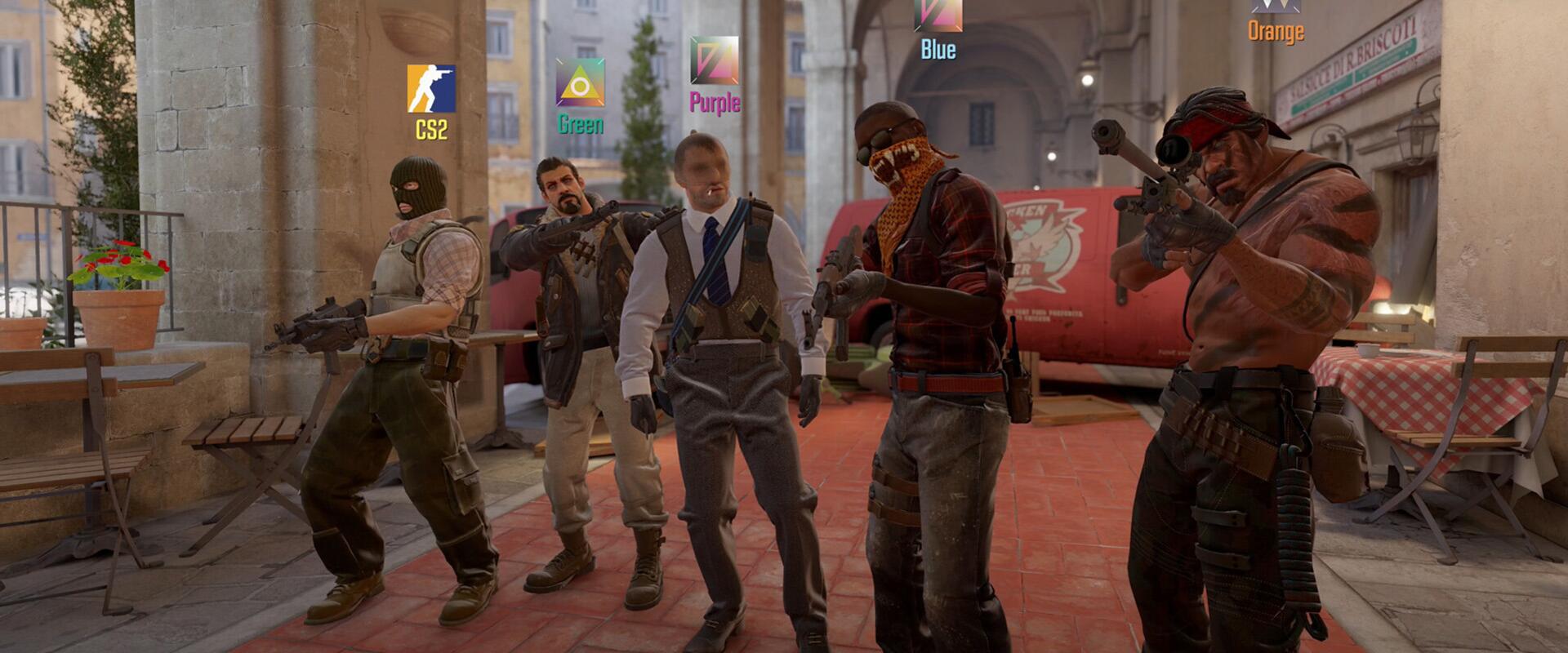Select the CS2 player avatar icon
The image size is (1568, 653).
coord(431,88)
